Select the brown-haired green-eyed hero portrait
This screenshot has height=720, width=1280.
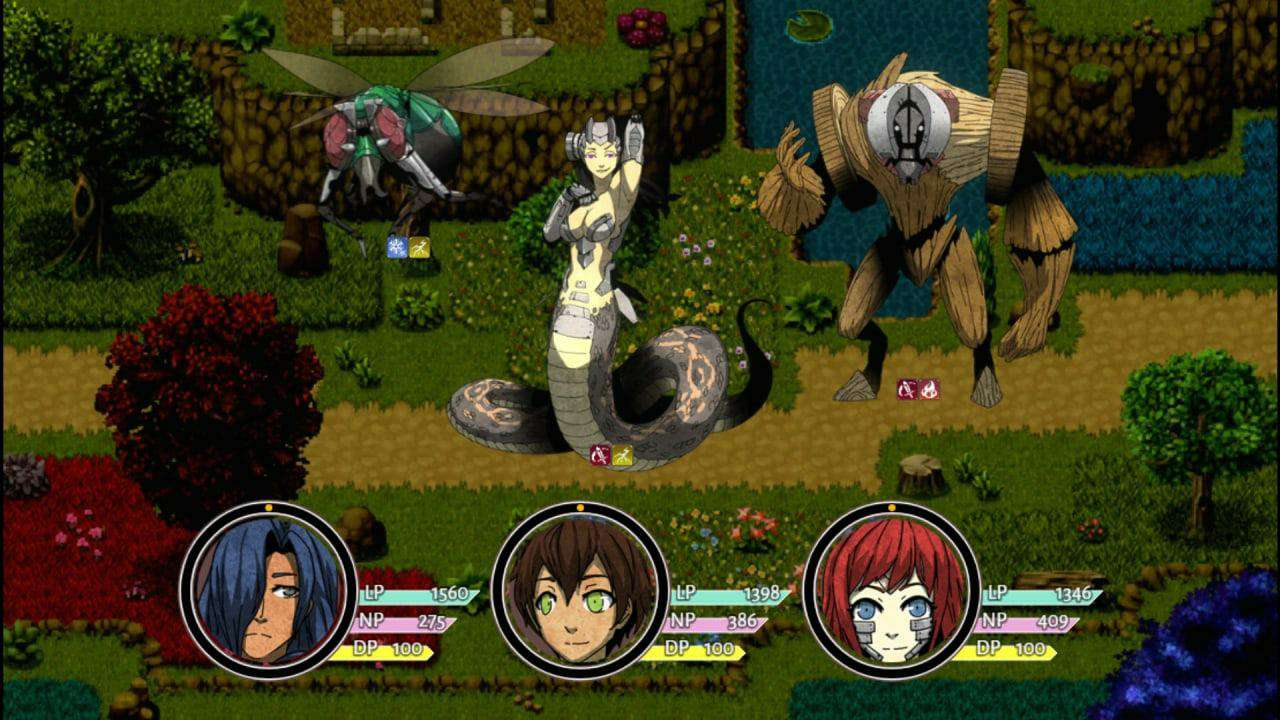(x=580, y=588)
